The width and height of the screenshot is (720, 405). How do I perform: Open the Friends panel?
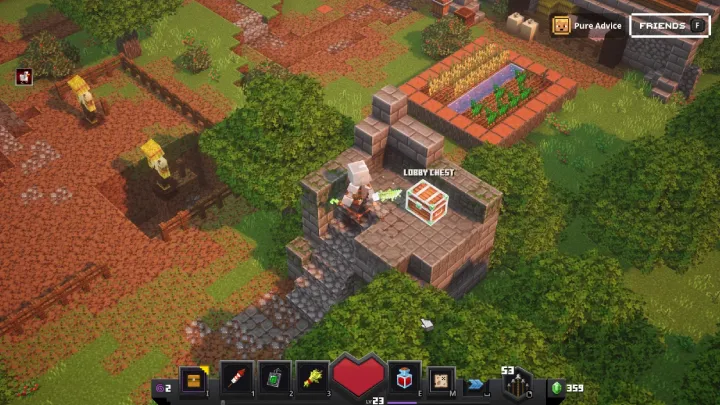coord(669,25)
